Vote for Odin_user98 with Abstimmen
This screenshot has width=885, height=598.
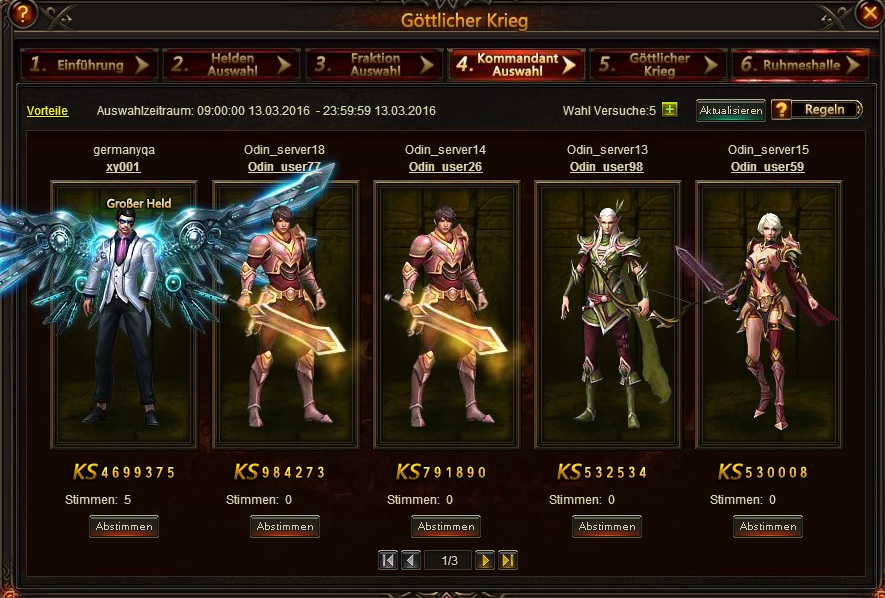(607, 526)
